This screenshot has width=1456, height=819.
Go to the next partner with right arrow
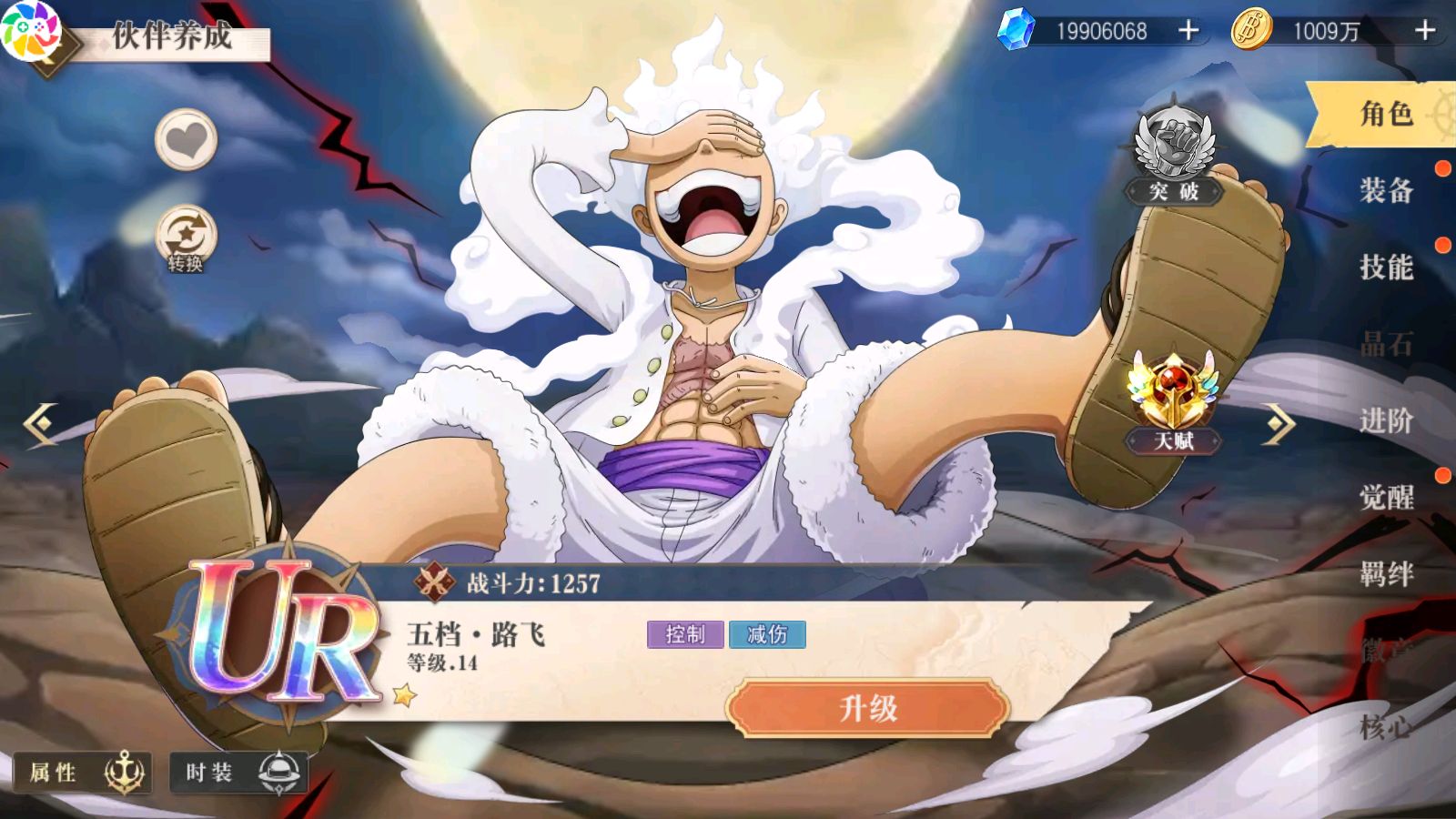coord(1279,423)
